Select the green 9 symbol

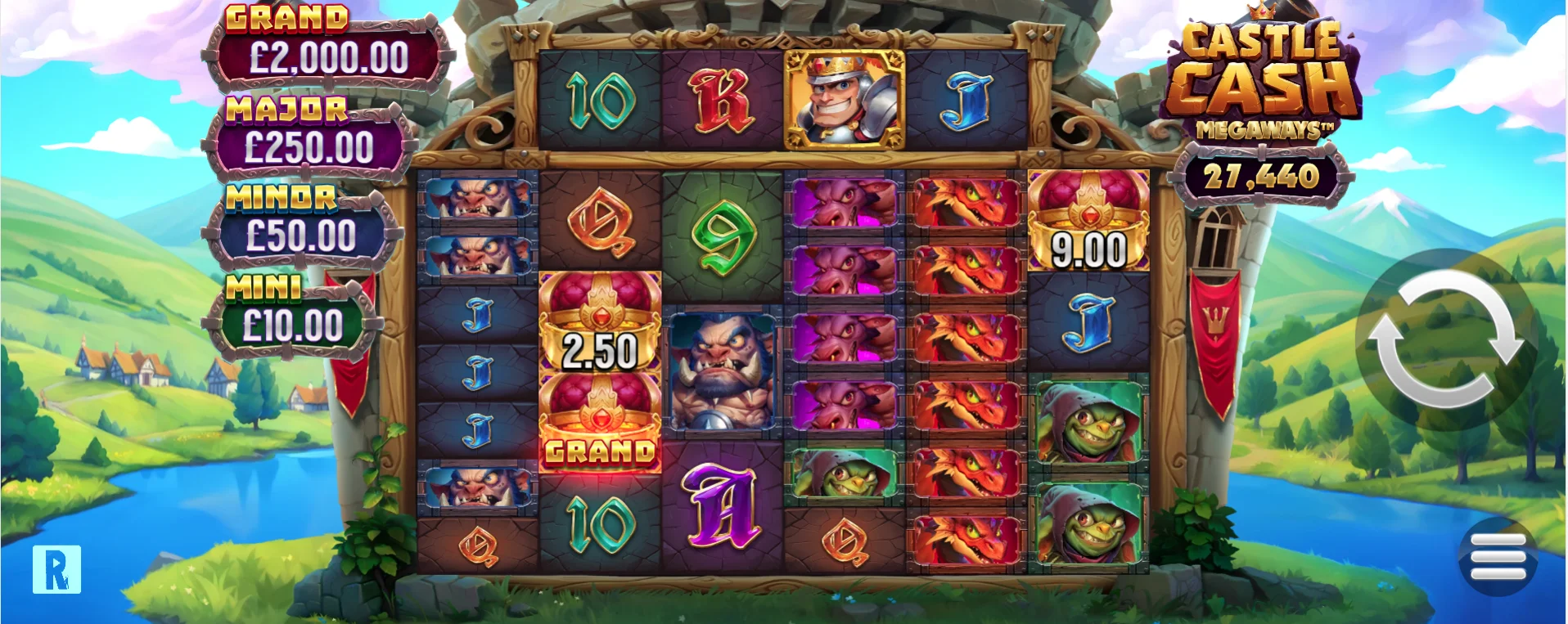click(x=723, y=237)
